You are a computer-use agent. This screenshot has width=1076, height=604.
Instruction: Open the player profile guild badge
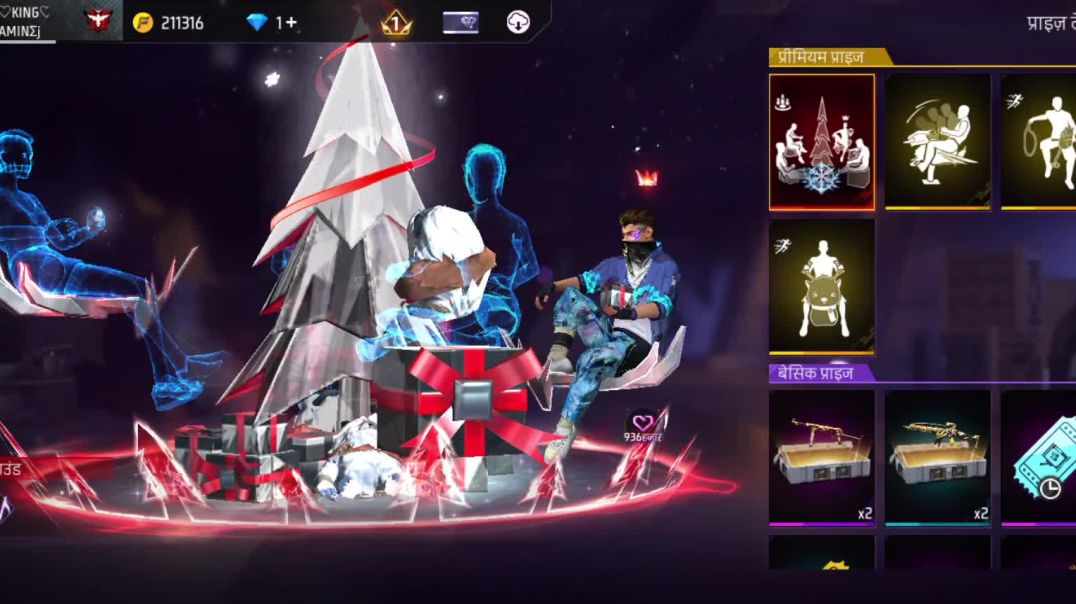pos(98,20)
